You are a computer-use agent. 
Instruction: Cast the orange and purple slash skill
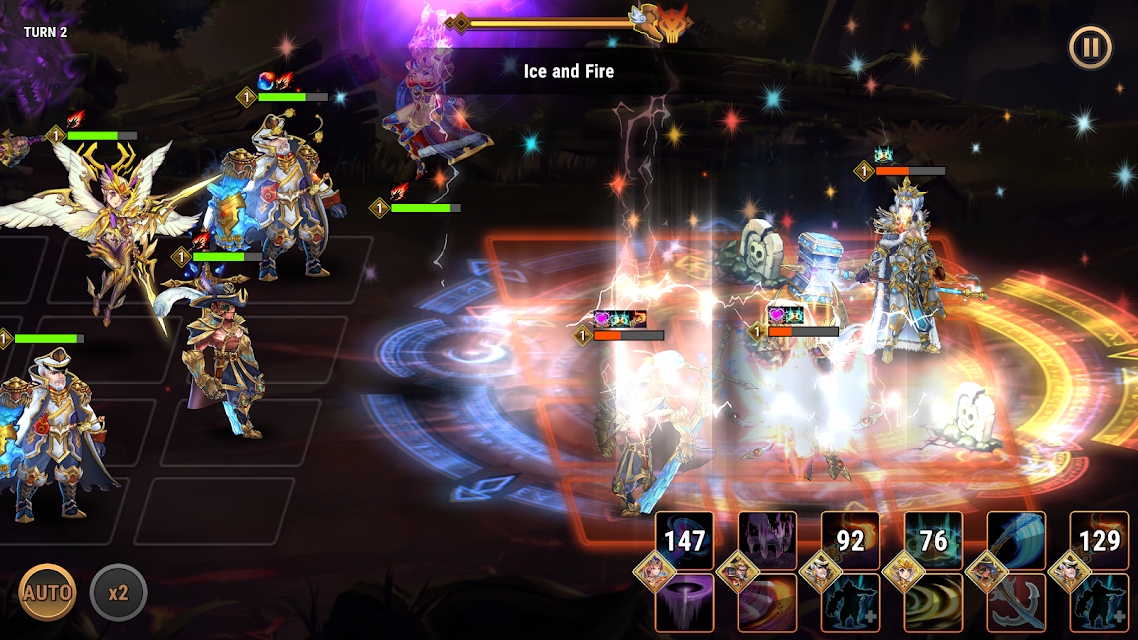click(768, 602)
